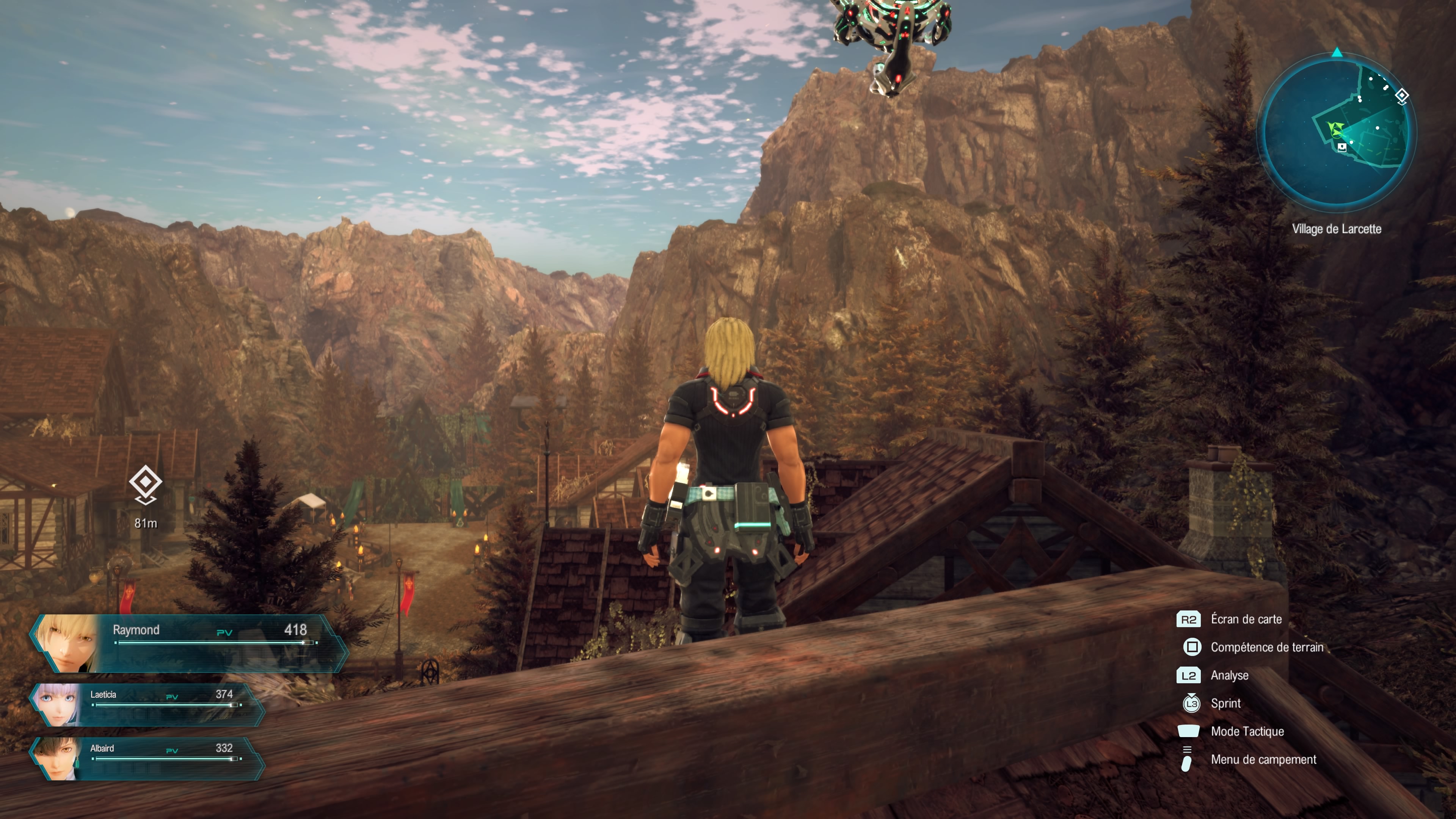Activate Compétence de terrain
Screen dimensions: 1456x819
click(x=1266, y=647)
